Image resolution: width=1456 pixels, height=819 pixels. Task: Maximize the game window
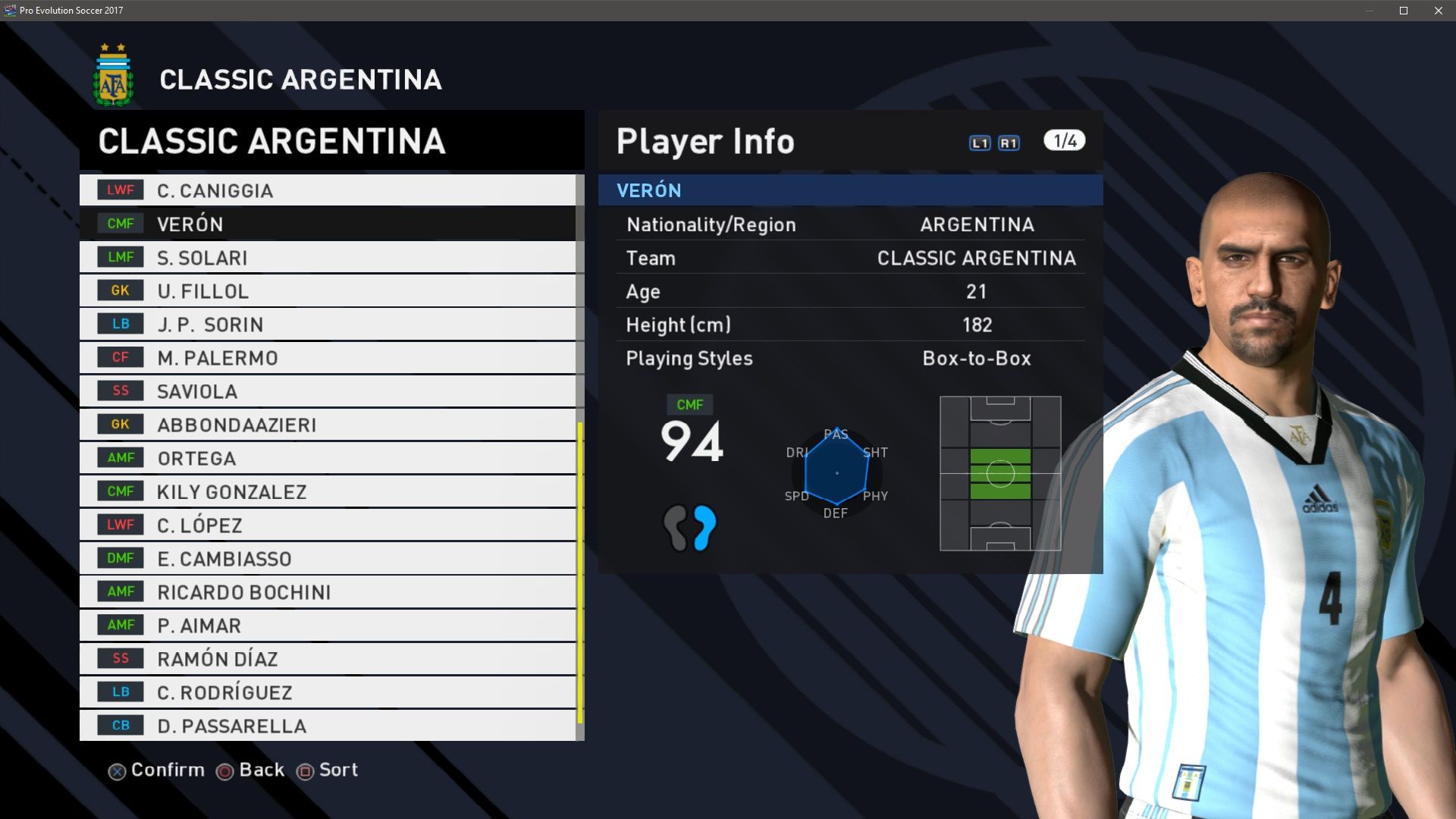[1404, 11]
